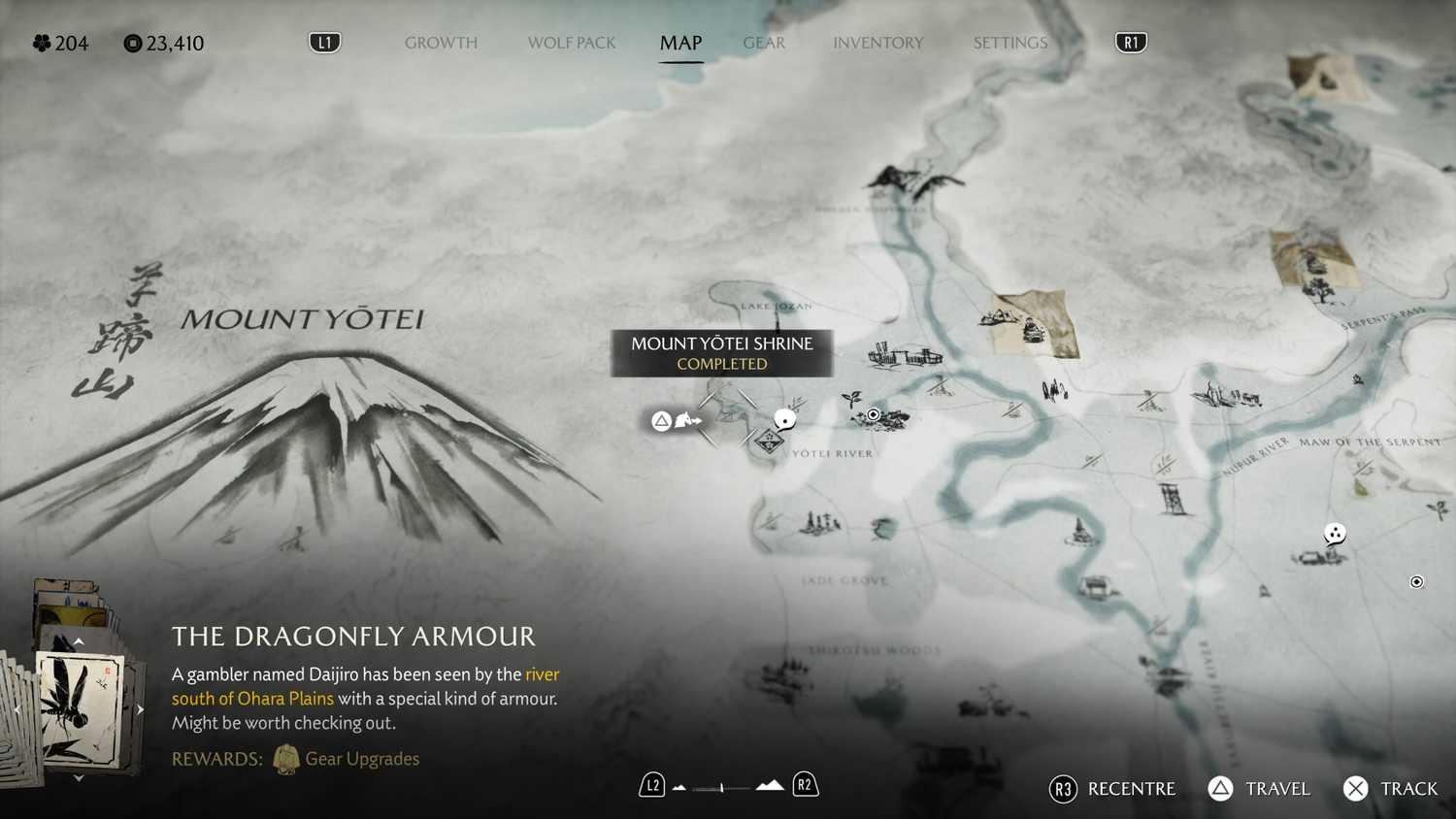Viewport: 1456px width, 819px height.
Task: Advance to next card using the right arrow
Action: pos(139,709)
